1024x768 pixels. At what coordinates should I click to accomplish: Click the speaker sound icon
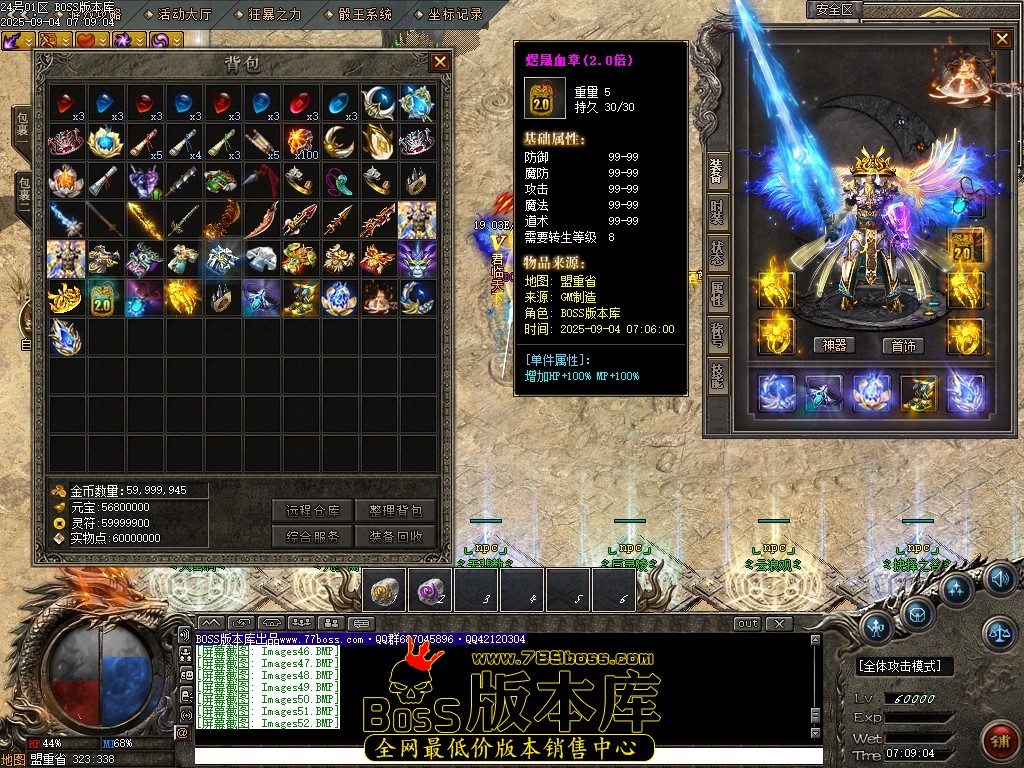pyautogui.click(x=998, y=577)
